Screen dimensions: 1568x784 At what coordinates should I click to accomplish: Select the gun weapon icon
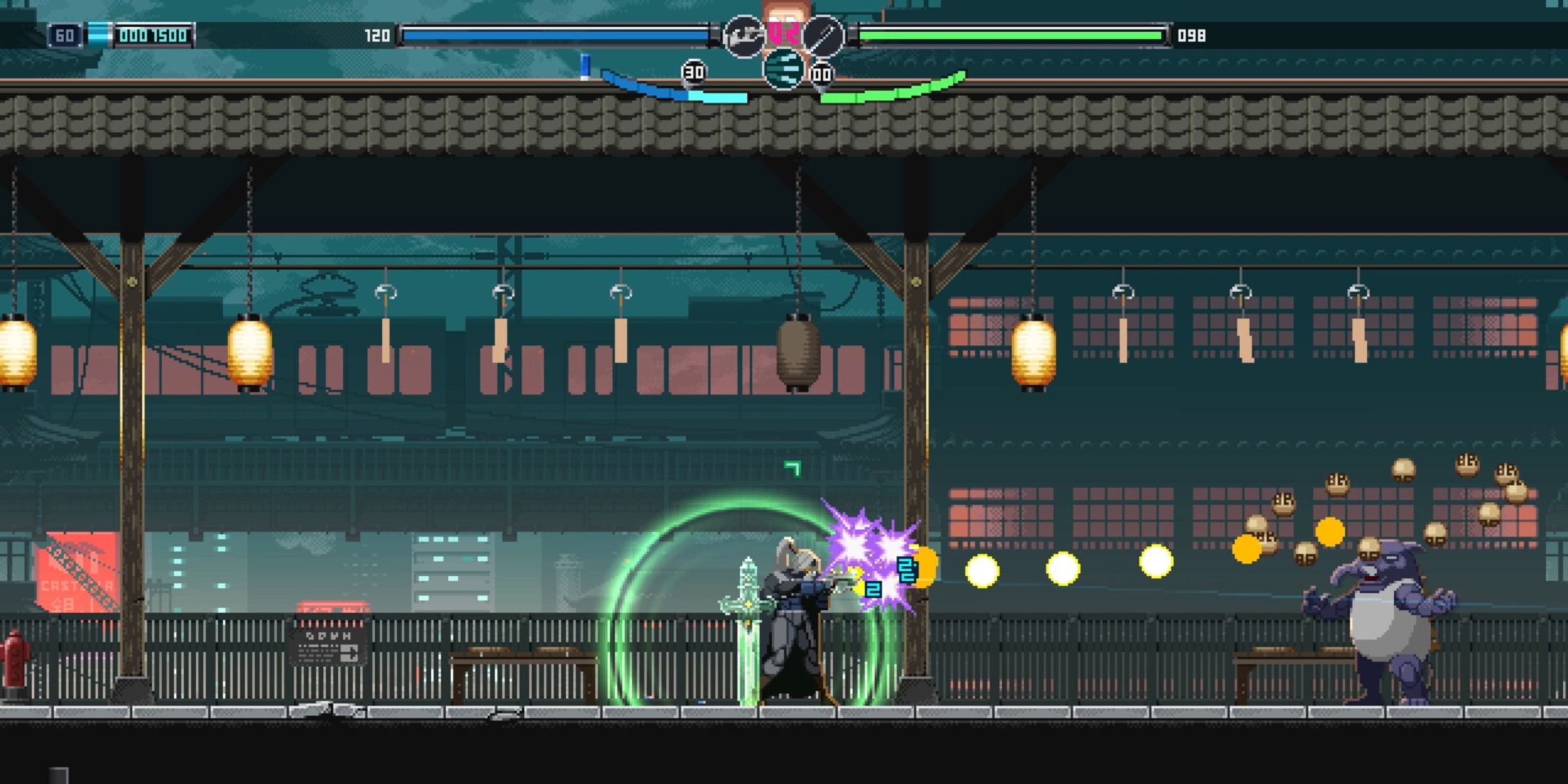click(x=743, y=36)
